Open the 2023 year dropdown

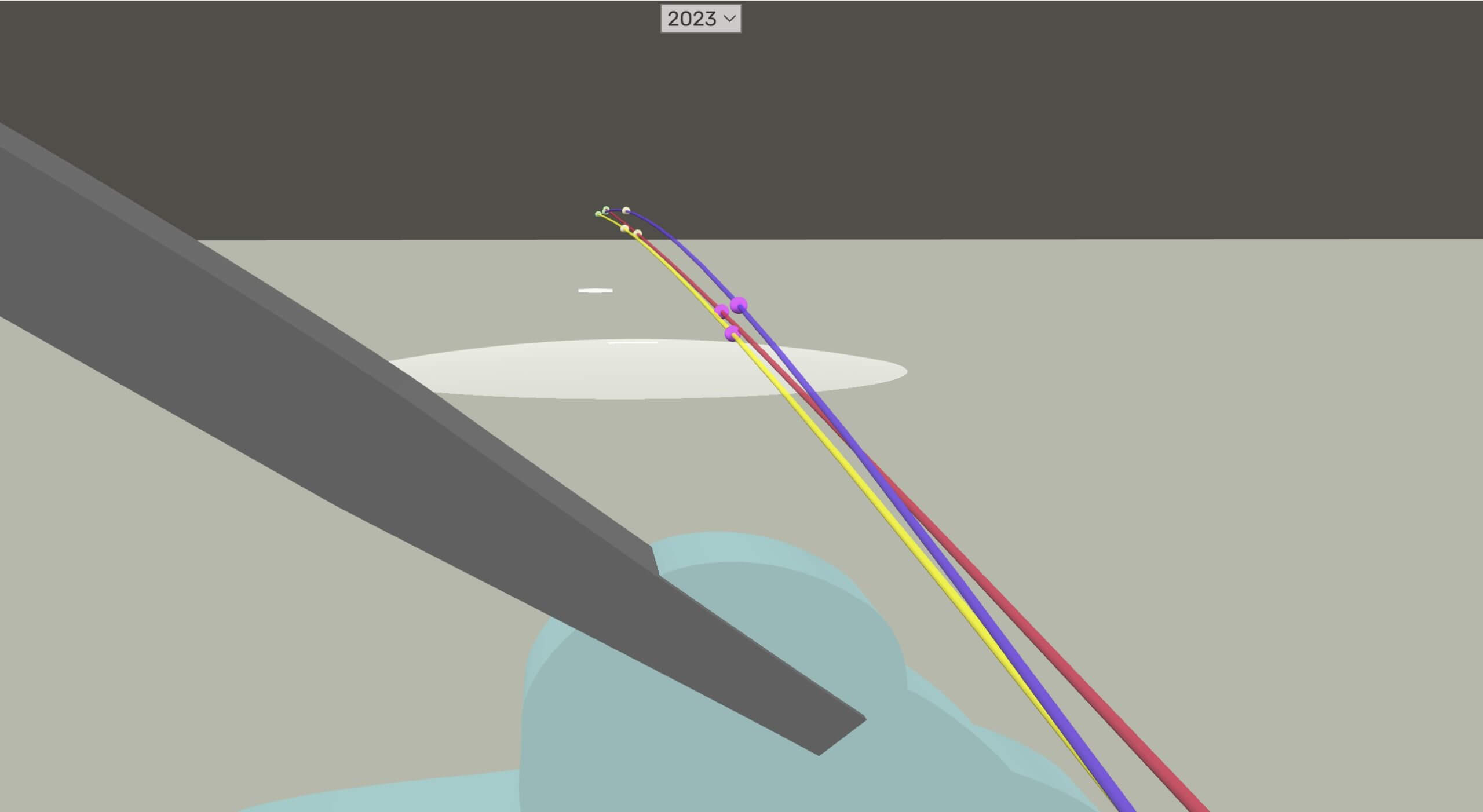coord(700,19)
